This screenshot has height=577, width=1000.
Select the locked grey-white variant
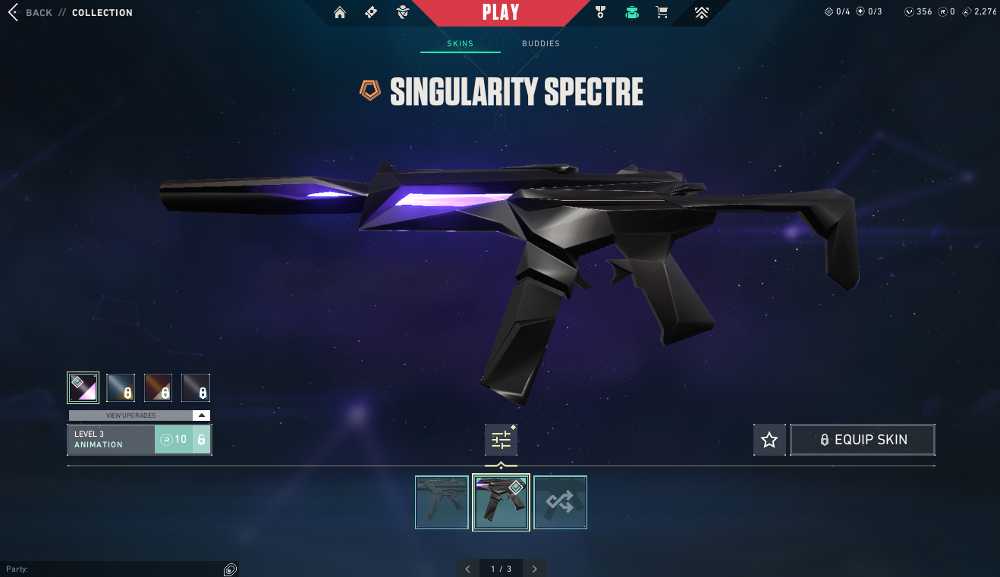(196, 387)
